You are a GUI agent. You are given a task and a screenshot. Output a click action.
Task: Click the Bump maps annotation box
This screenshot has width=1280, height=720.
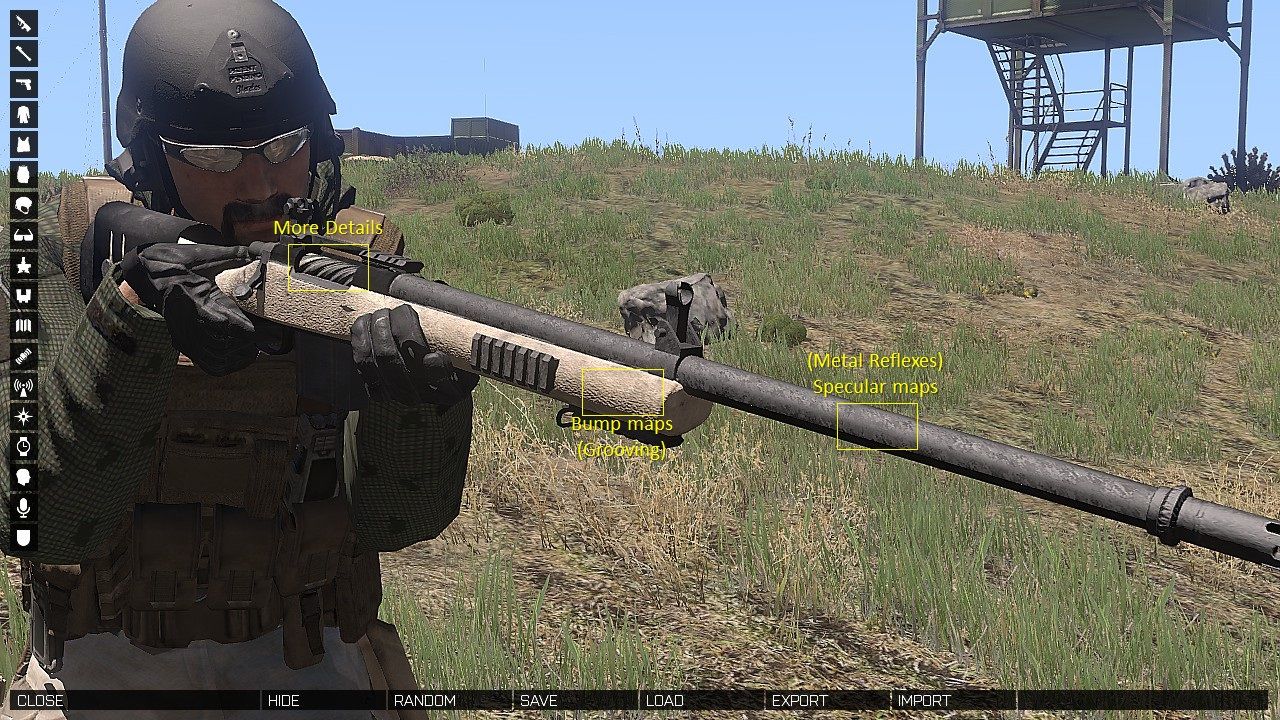click(622, 392)
